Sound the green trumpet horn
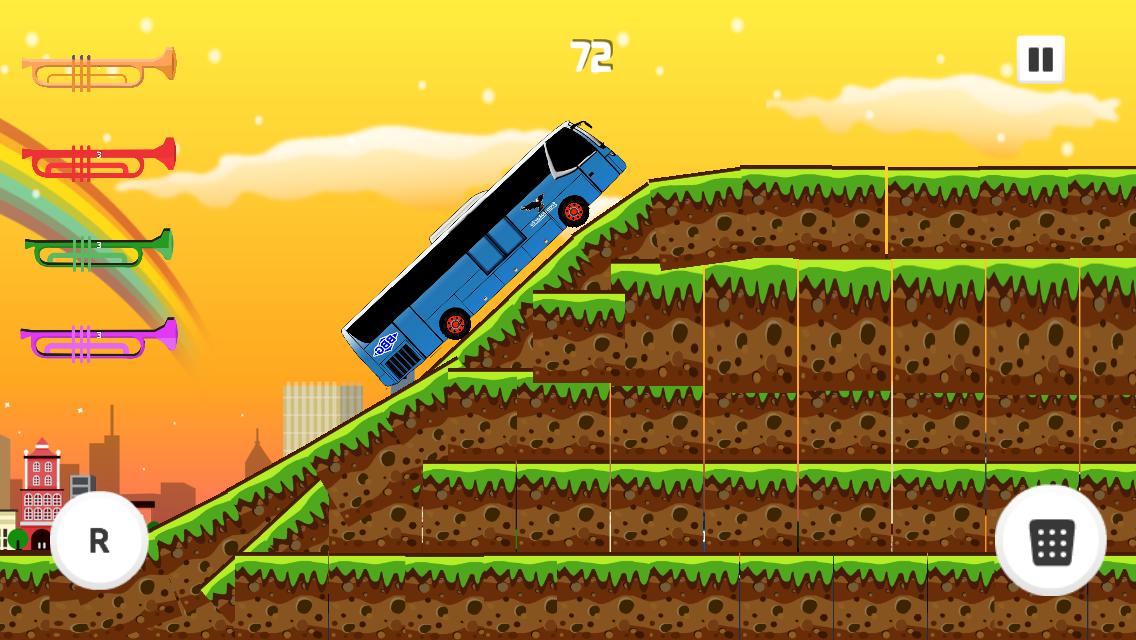 (x=99, y=248)
